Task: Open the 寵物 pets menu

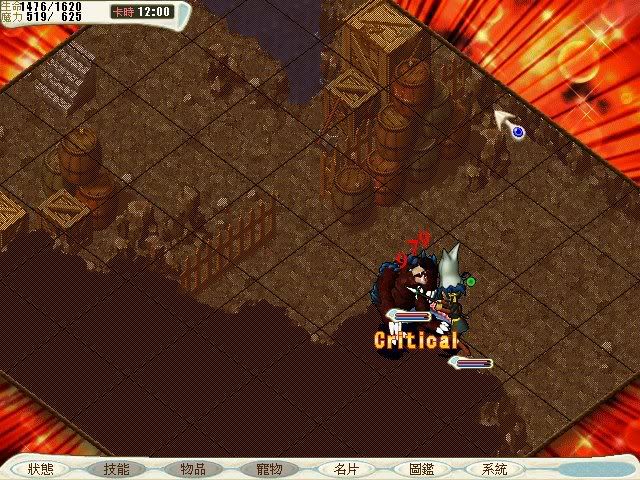Action: 268,468
